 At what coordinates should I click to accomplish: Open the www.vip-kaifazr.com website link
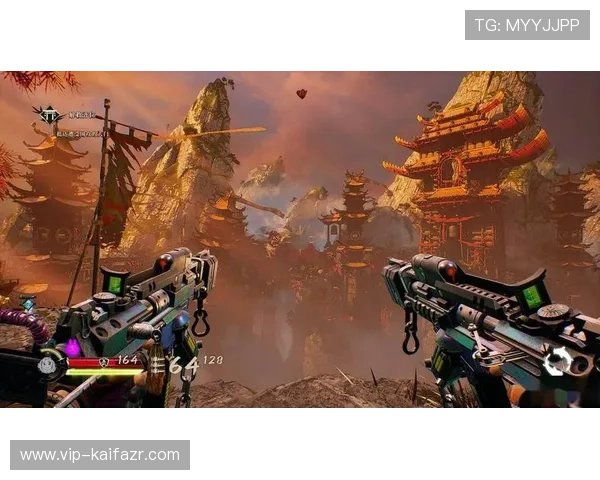100,455
